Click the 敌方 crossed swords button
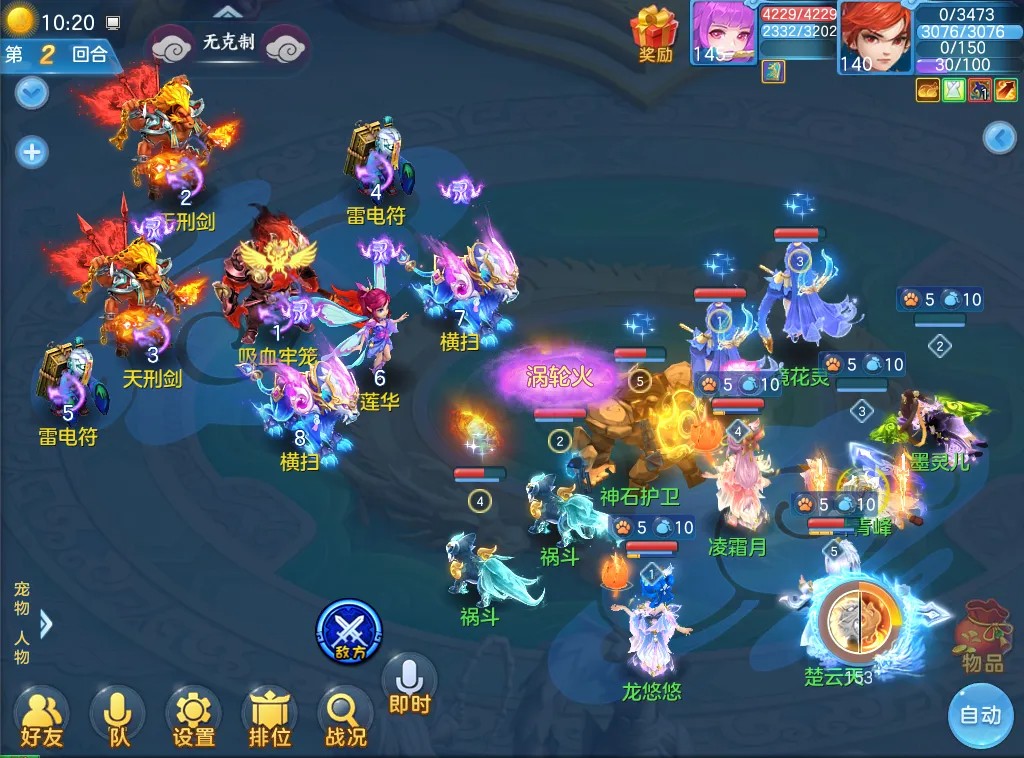 click(x=349, y=631)
